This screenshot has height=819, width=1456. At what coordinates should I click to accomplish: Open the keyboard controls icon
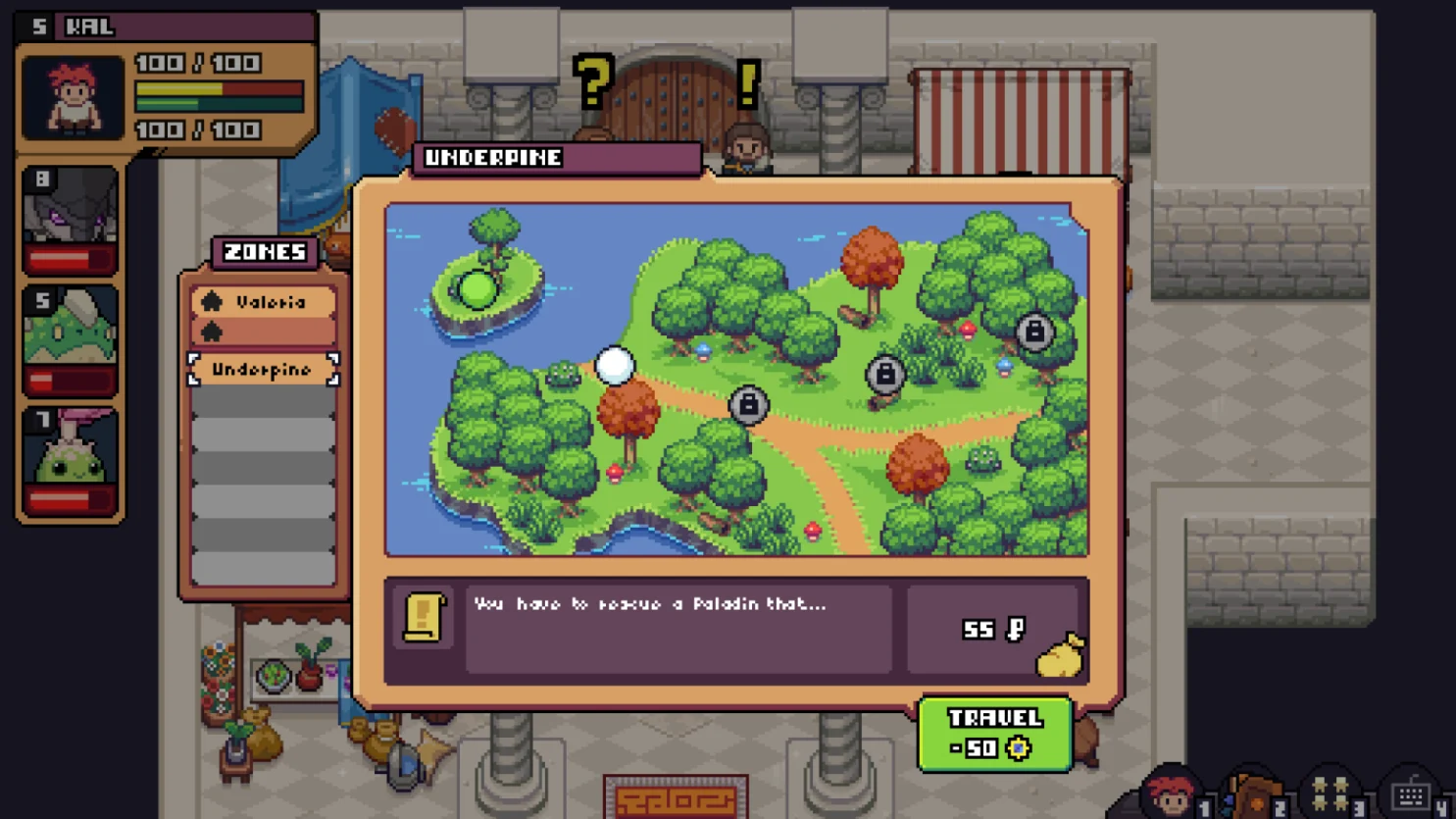click(x=1410, y=794)
